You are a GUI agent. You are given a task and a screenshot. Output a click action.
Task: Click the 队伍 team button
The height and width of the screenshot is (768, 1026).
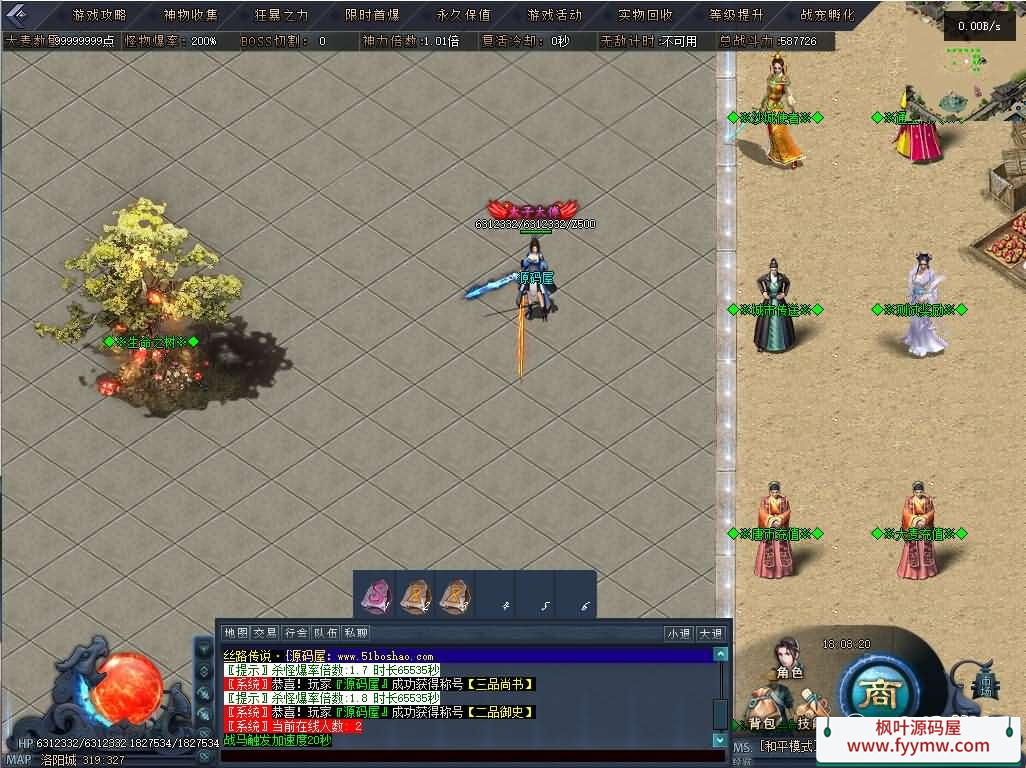pyautogui.click(x=325, y=633)
